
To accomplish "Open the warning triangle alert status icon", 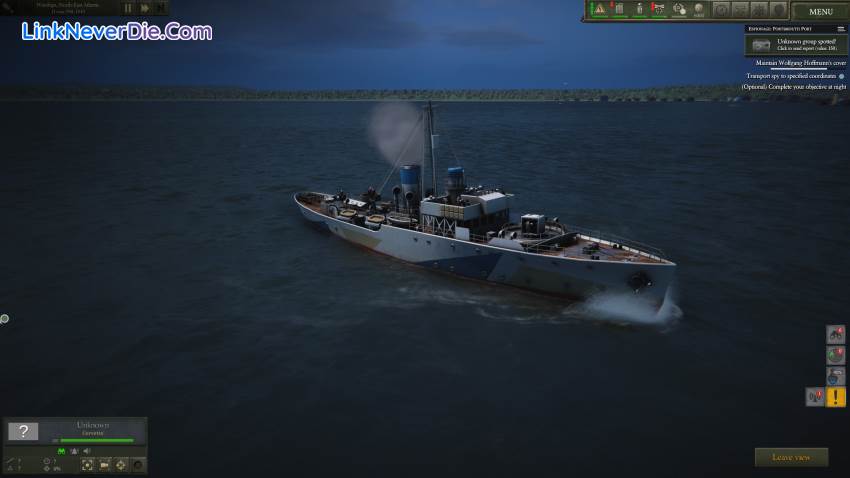I will click(600, 10).
